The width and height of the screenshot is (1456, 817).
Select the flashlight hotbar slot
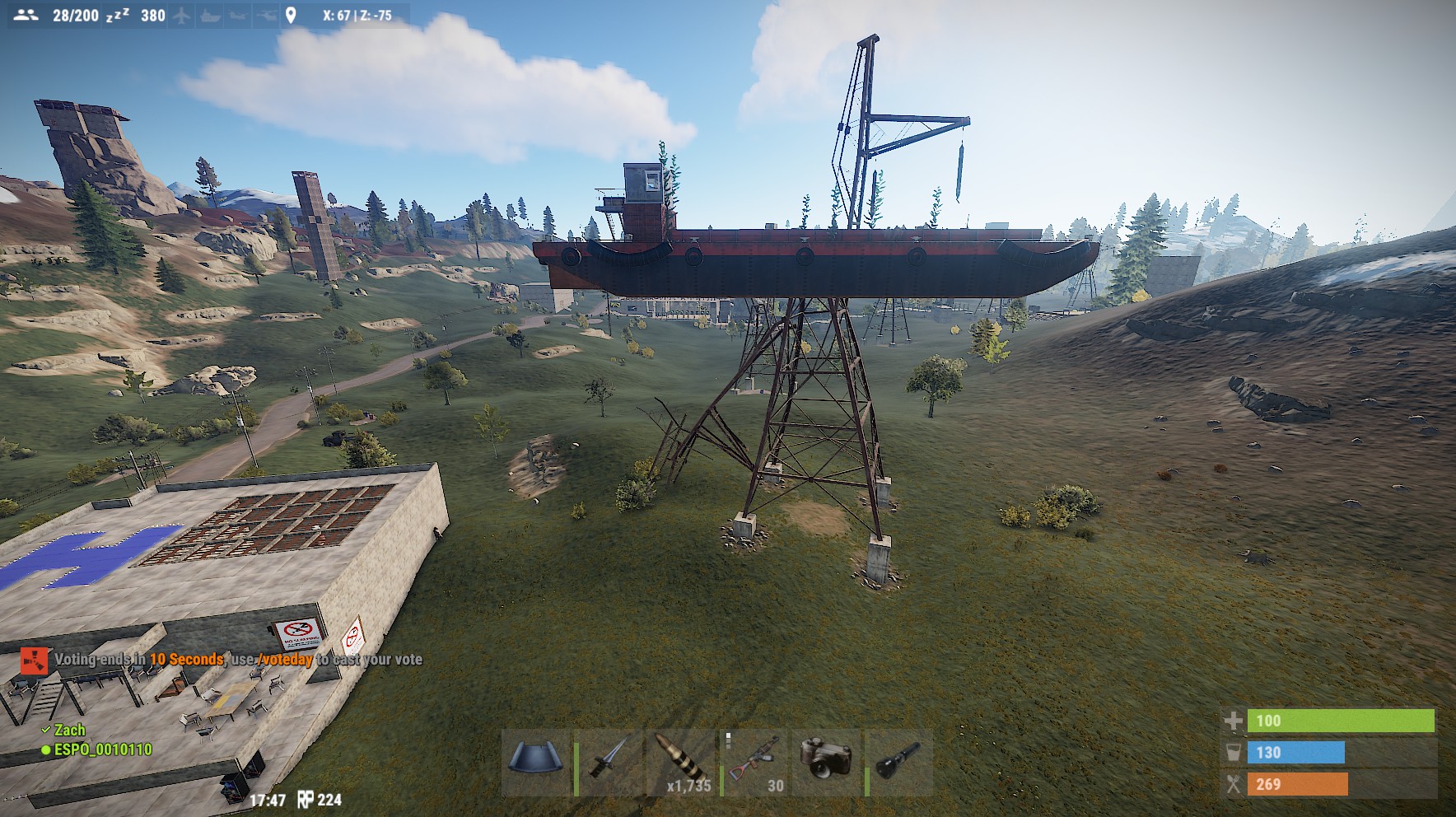(898, 761)
